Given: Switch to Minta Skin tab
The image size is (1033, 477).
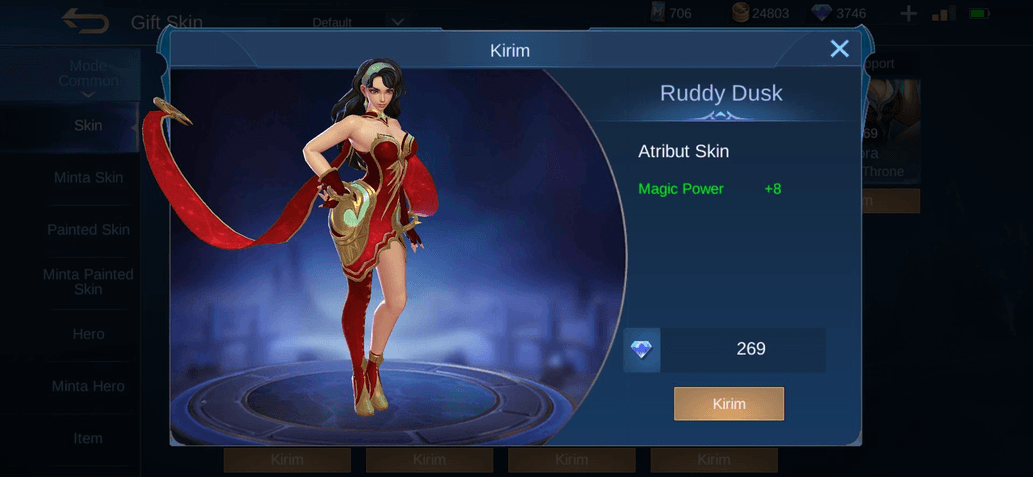Looking at the screenshot, I should [88, 178].
